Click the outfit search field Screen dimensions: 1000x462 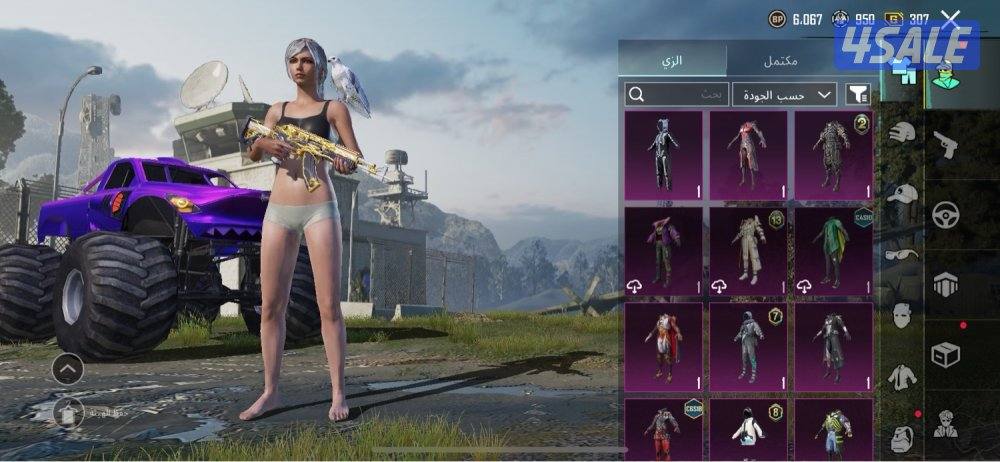click(677, 94)
